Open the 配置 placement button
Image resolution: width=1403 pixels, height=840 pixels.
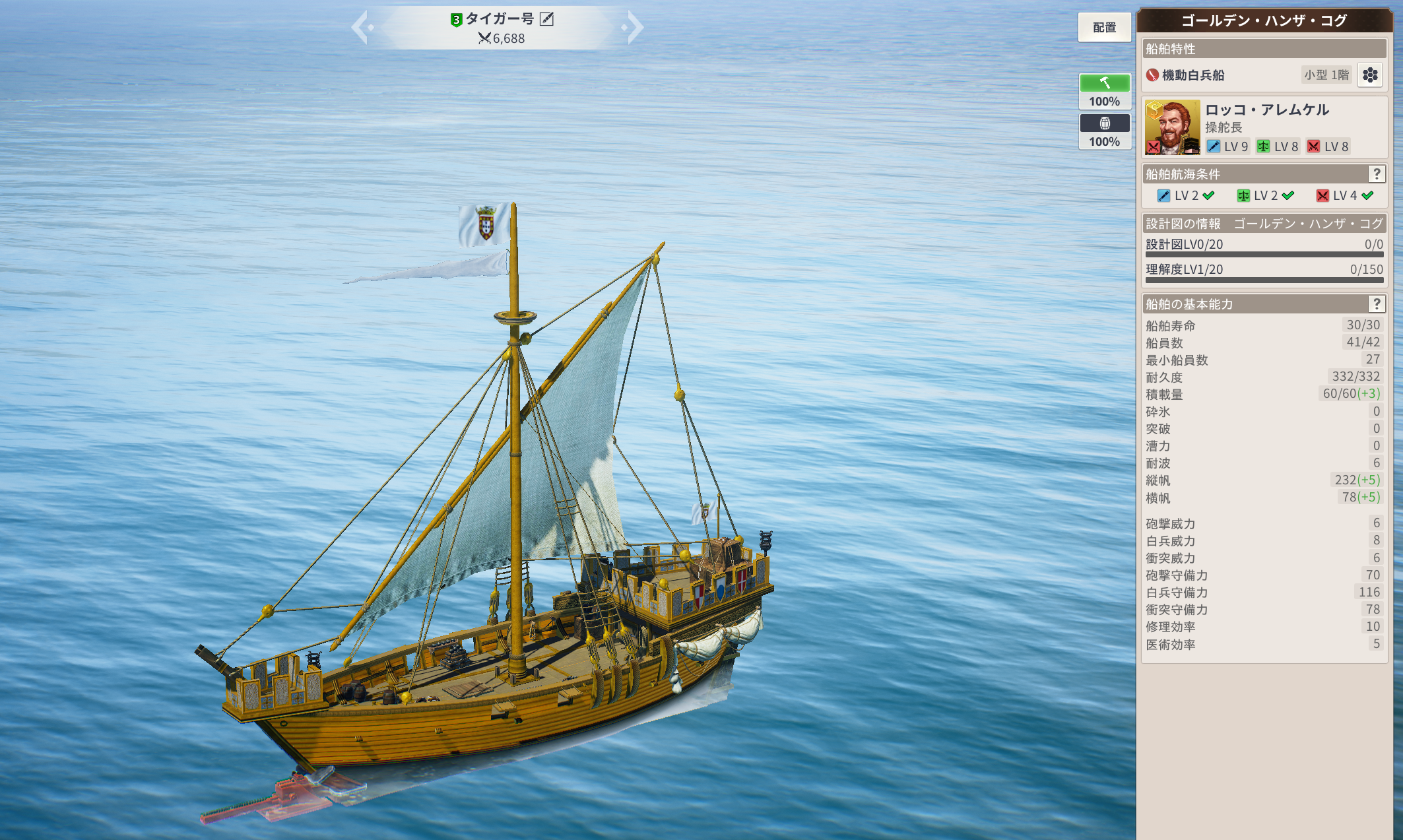click(1104, 28)
